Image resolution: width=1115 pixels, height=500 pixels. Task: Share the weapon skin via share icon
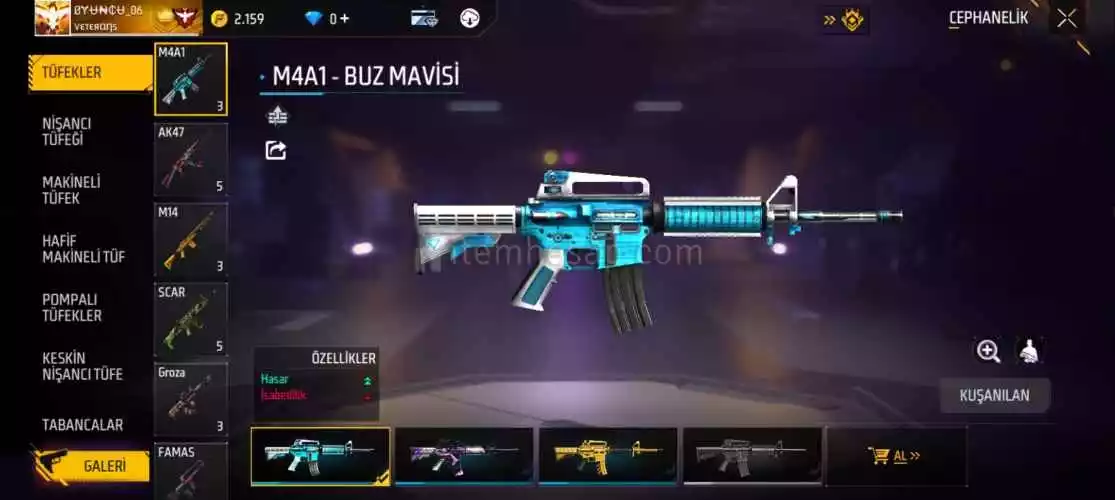coord(276,151)
